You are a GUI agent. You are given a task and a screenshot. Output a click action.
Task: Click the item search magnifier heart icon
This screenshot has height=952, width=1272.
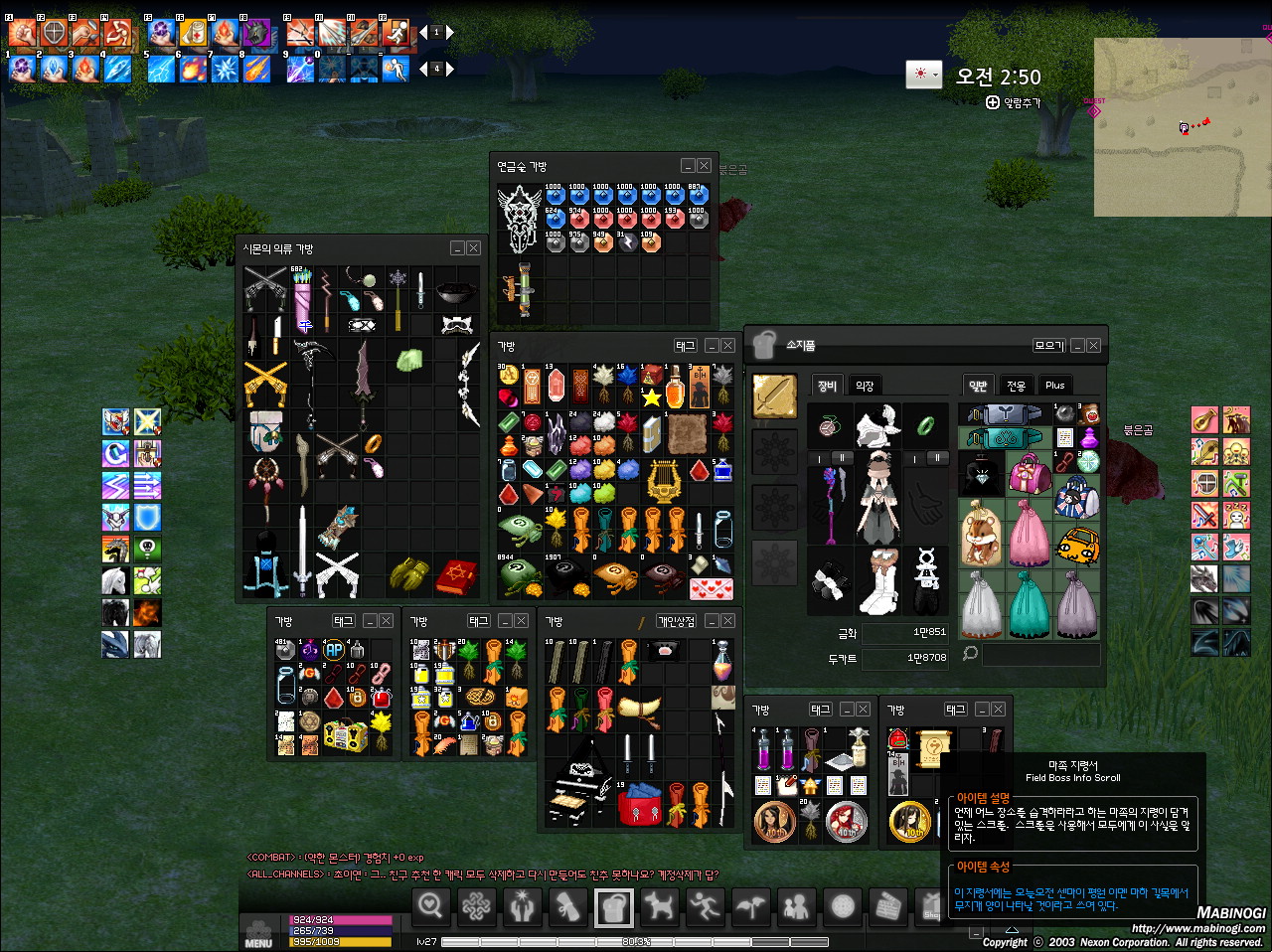tap(431, 907)
